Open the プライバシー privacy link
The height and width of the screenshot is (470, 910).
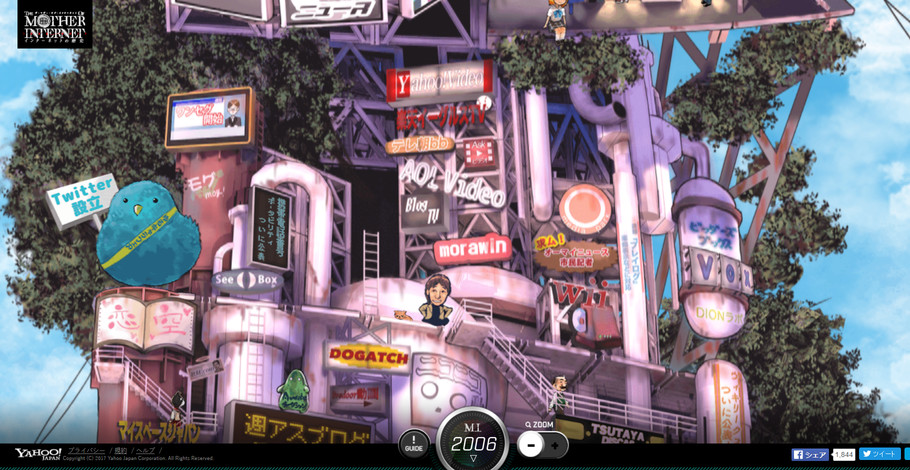(86, 451)
